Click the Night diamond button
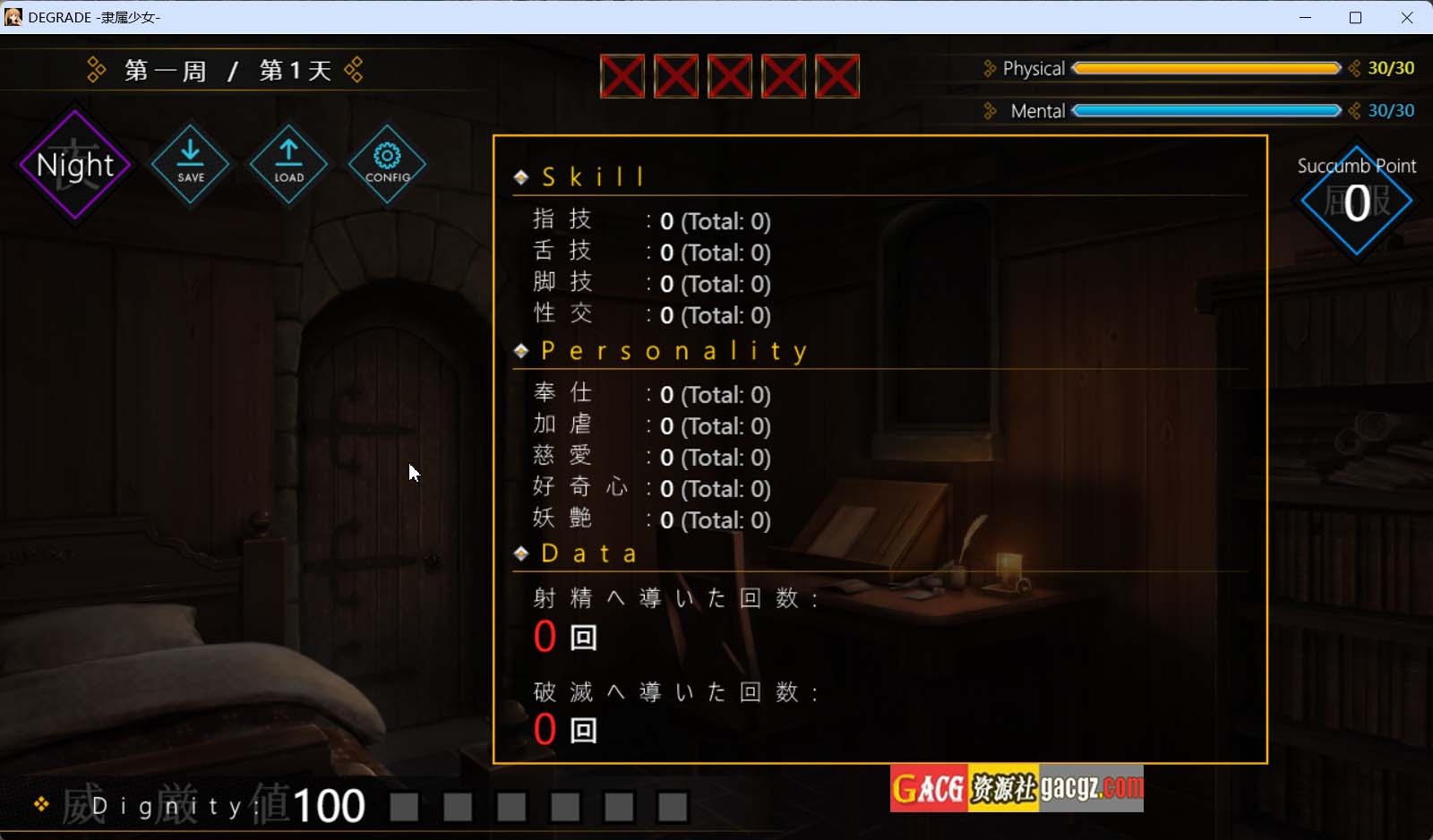The image size is (1433, 840). click(75, 166)
